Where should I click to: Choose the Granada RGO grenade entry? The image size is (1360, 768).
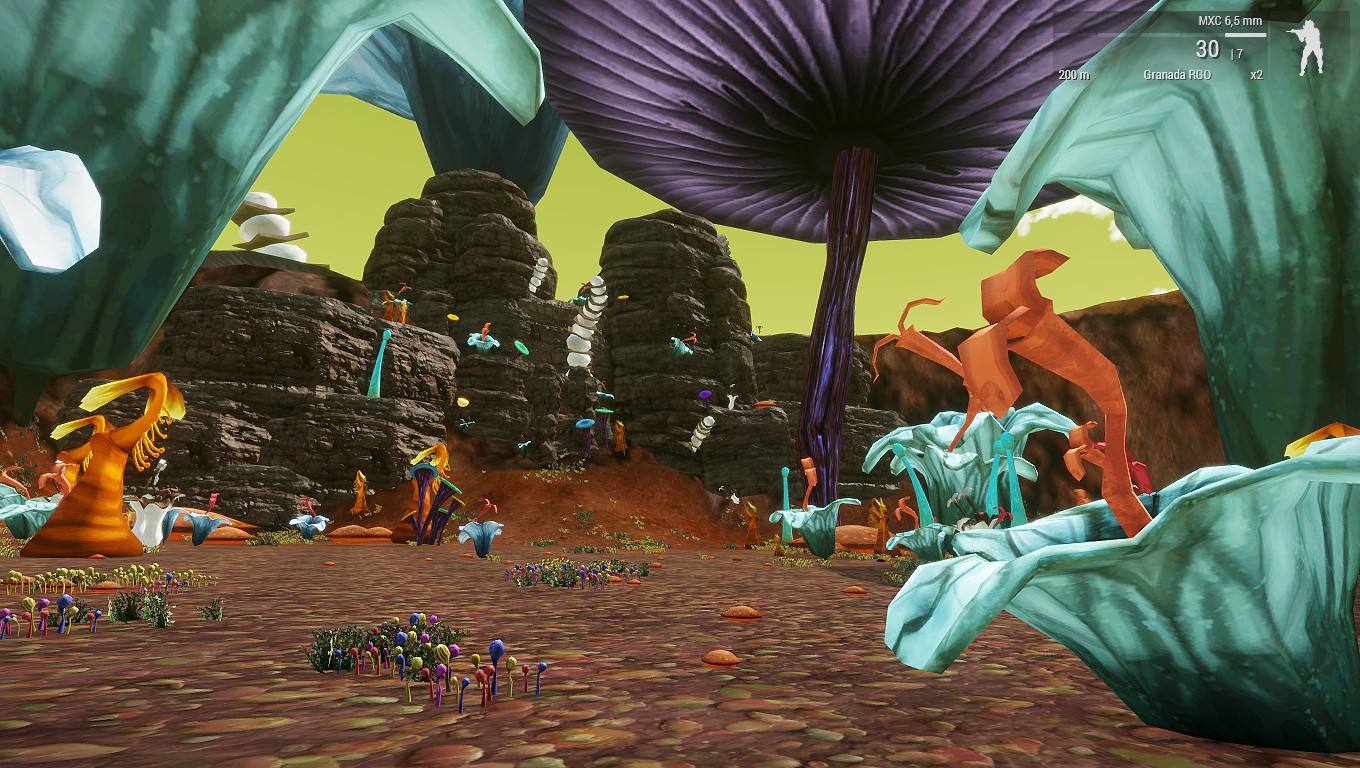tap(1177, 75)
